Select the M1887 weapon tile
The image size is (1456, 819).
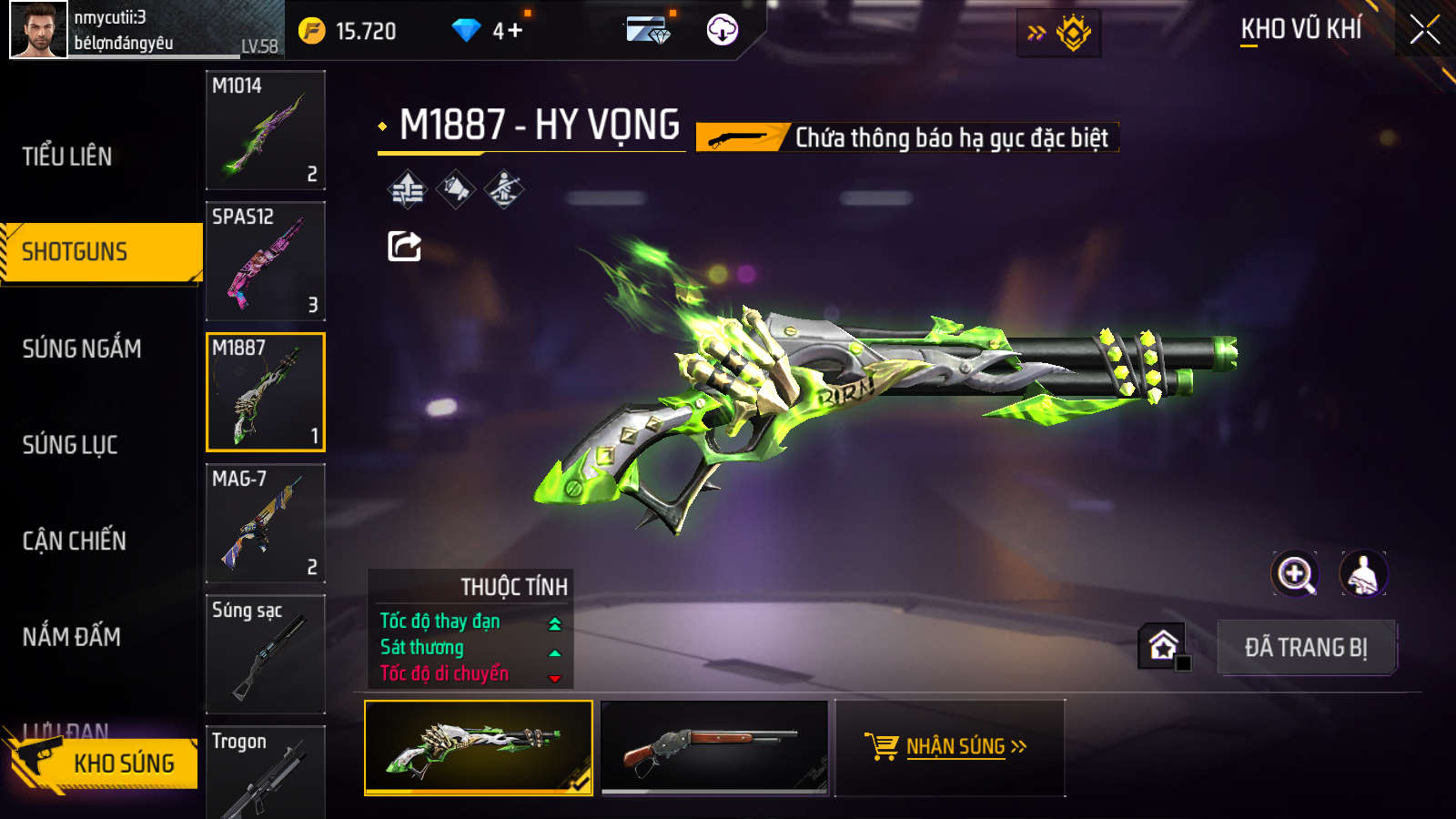pyautogui.click(x=266, y=391)
